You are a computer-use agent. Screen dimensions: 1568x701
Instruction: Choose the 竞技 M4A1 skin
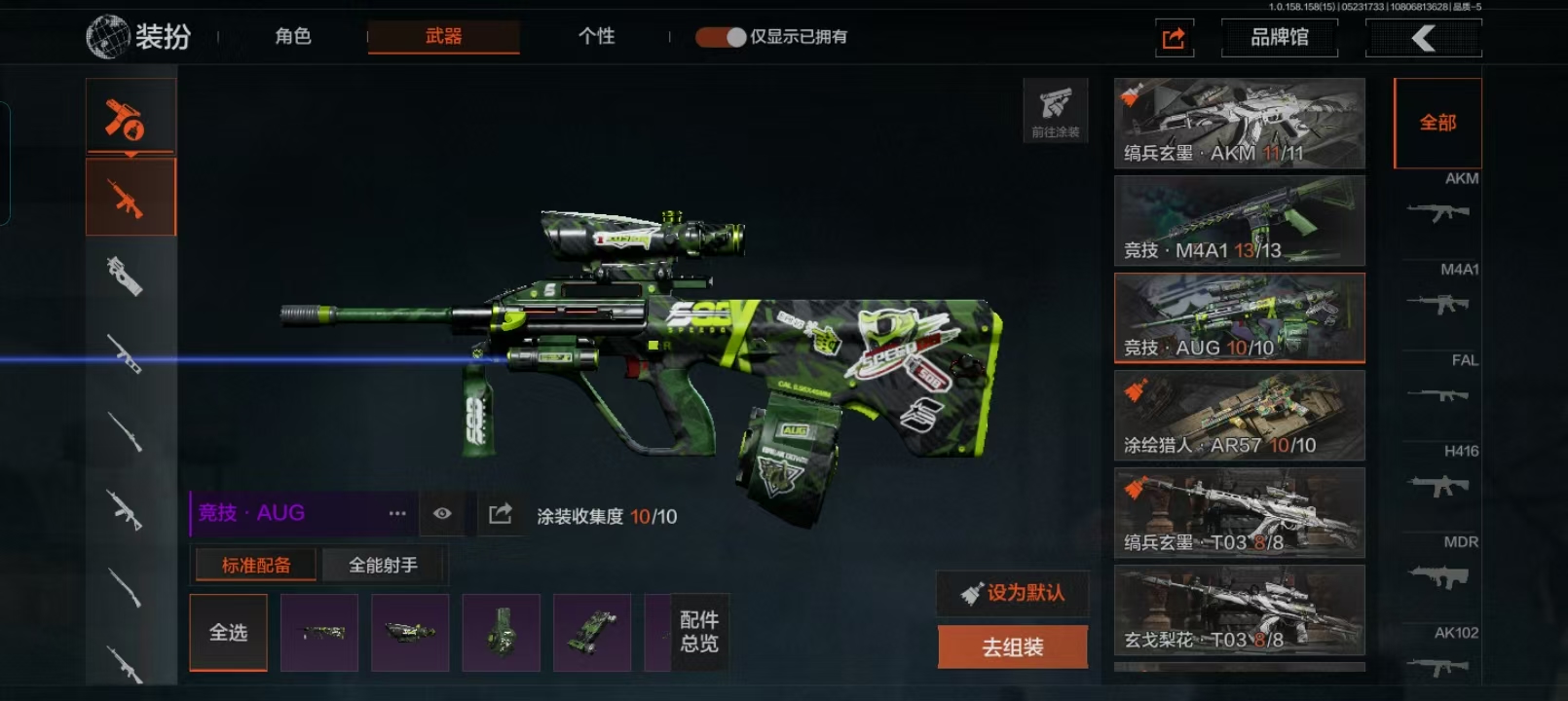coord(1239,221)
